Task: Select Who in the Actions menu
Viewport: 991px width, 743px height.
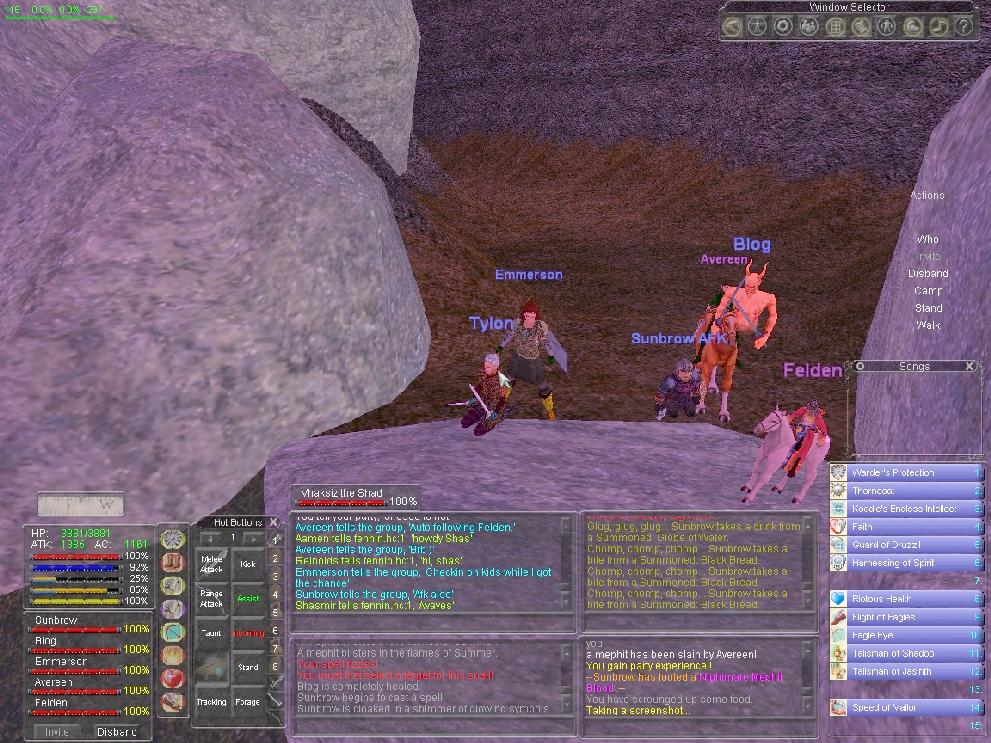Action: tap(928, 240)
